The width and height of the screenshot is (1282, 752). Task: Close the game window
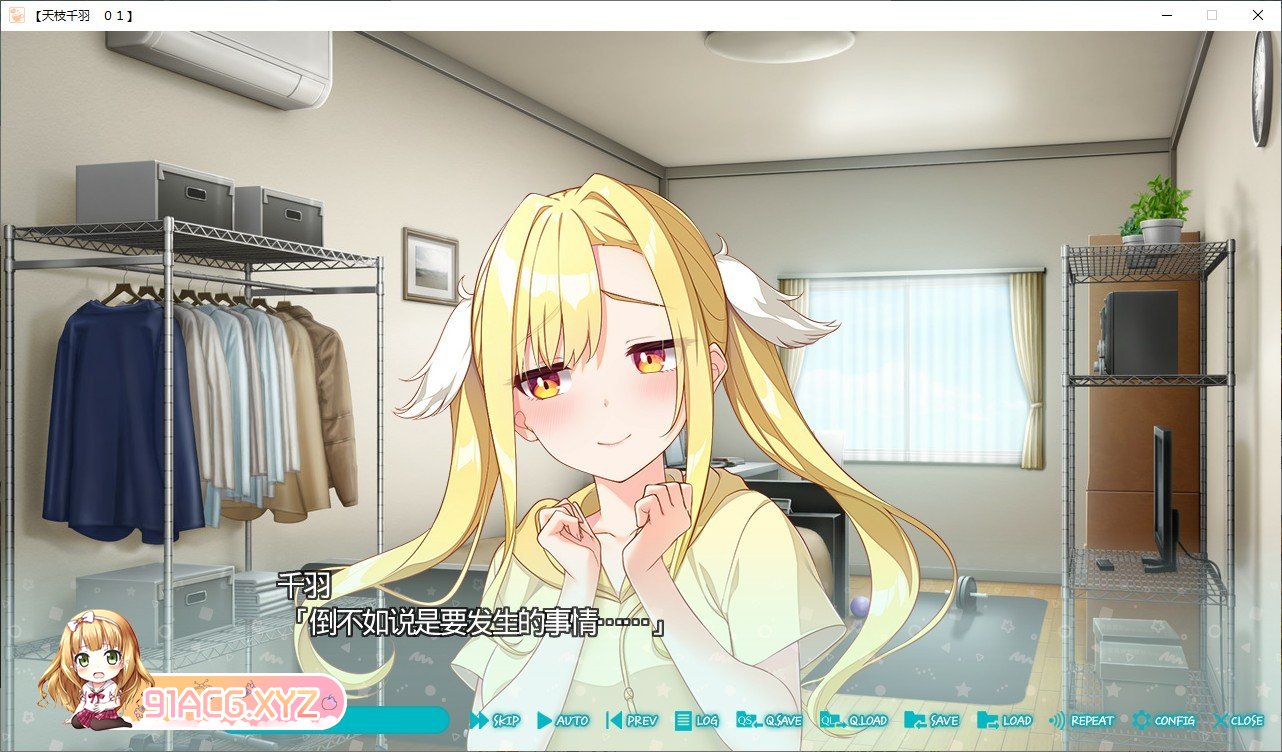(x=1257, y=15)
